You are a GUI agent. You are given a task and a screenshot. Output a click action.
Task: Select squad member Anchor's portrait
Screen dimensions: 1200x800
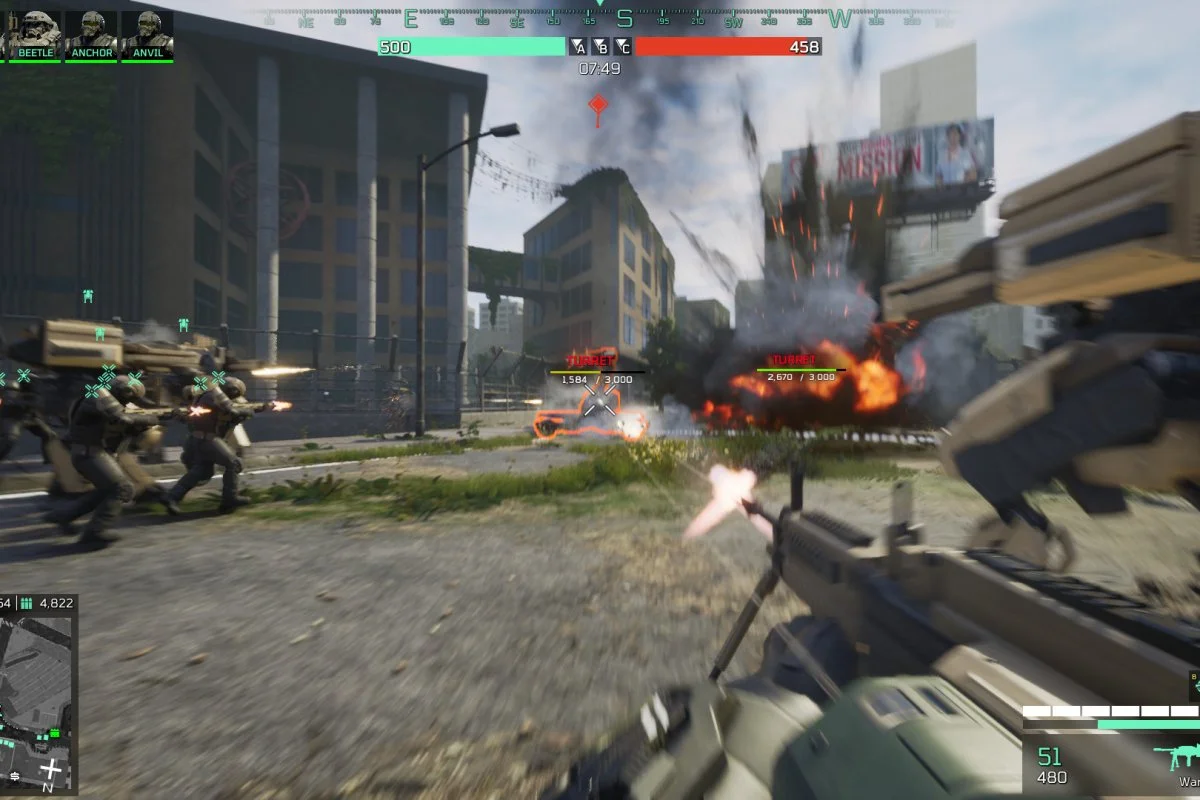92,32
